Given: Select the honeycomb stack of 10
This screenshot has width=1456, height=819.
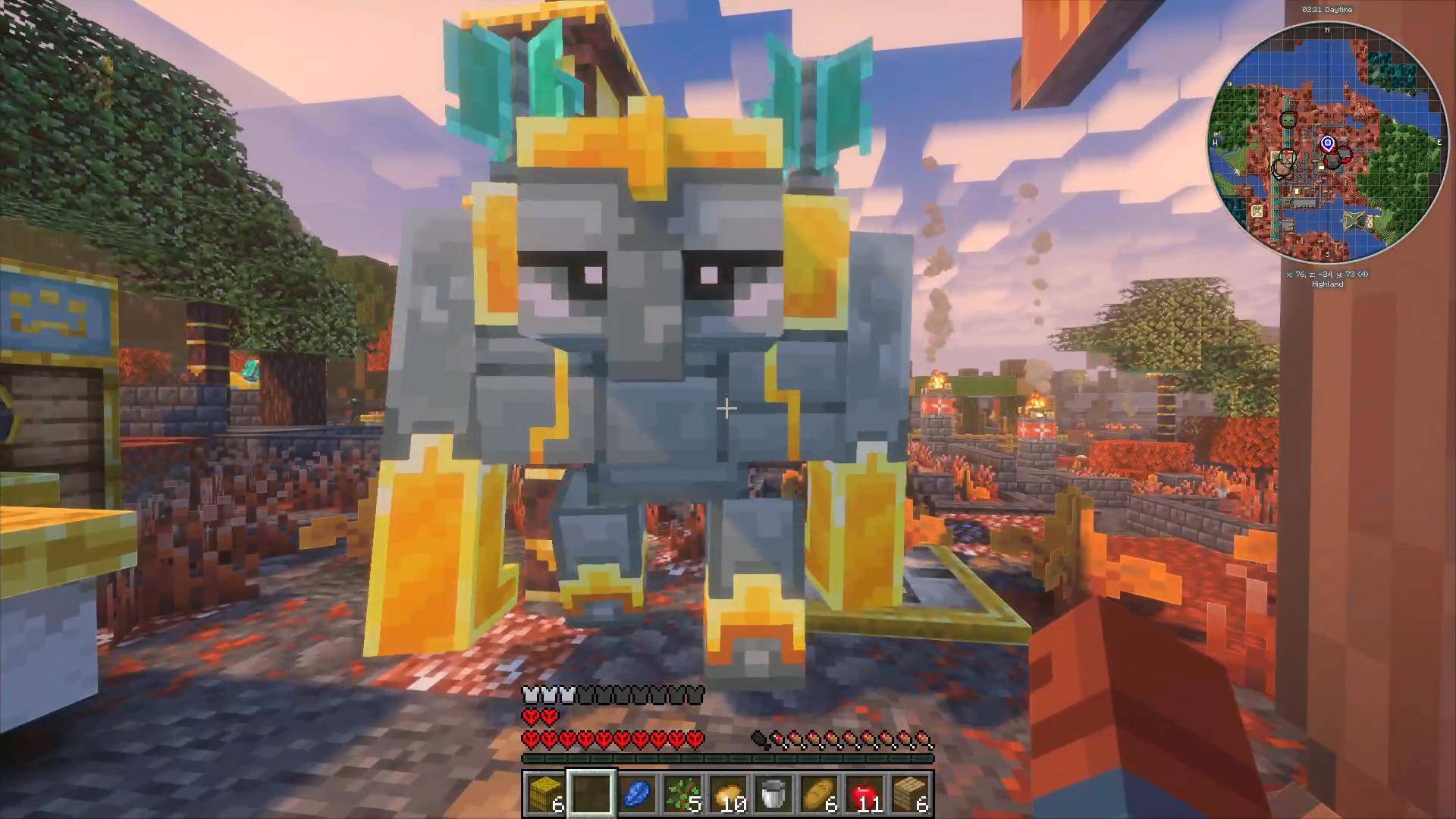Looking at the screenshot, I should [x=729, y=791].
